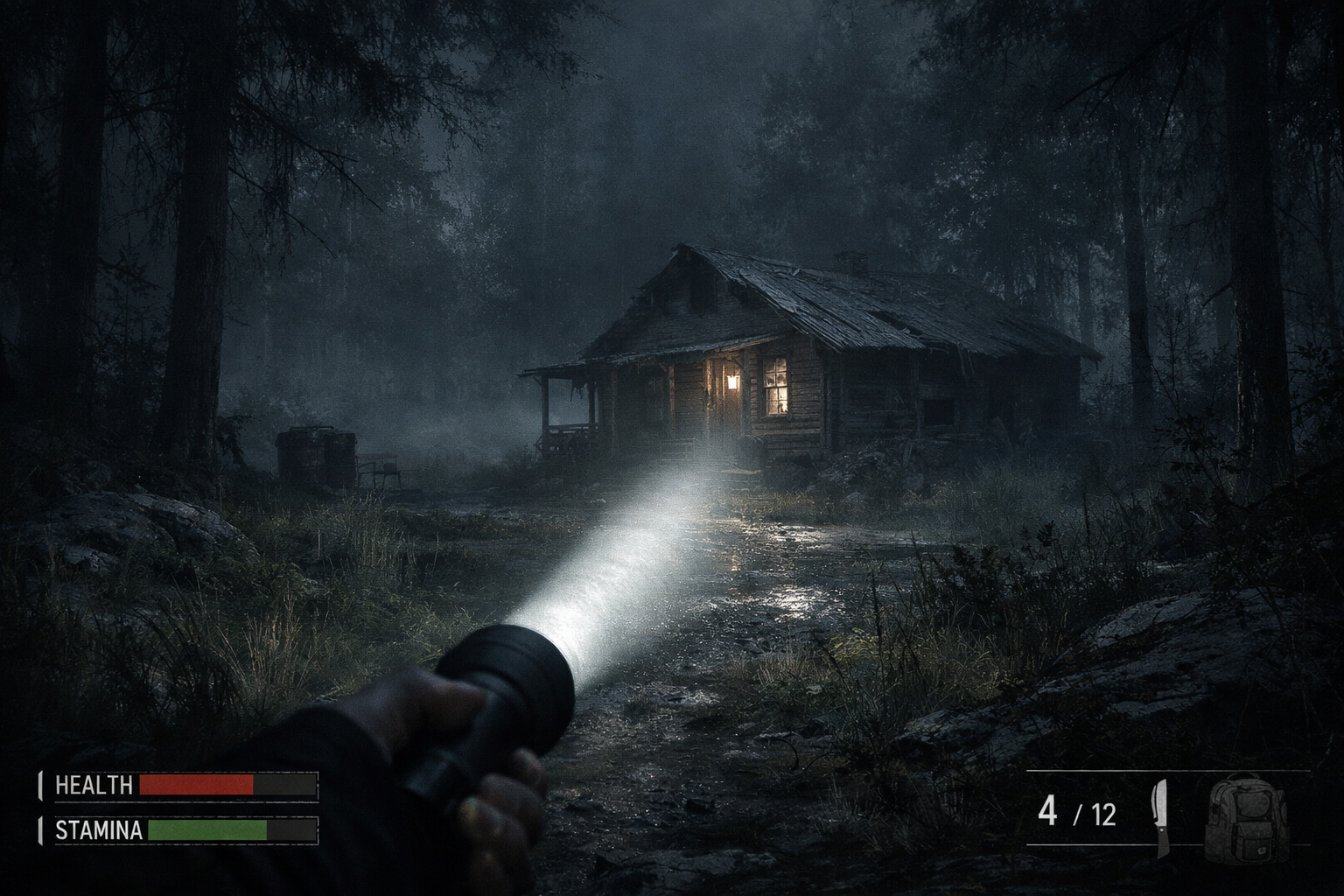Click the lit cabin window
The image size is (1344, 896).
click(775, 388)
